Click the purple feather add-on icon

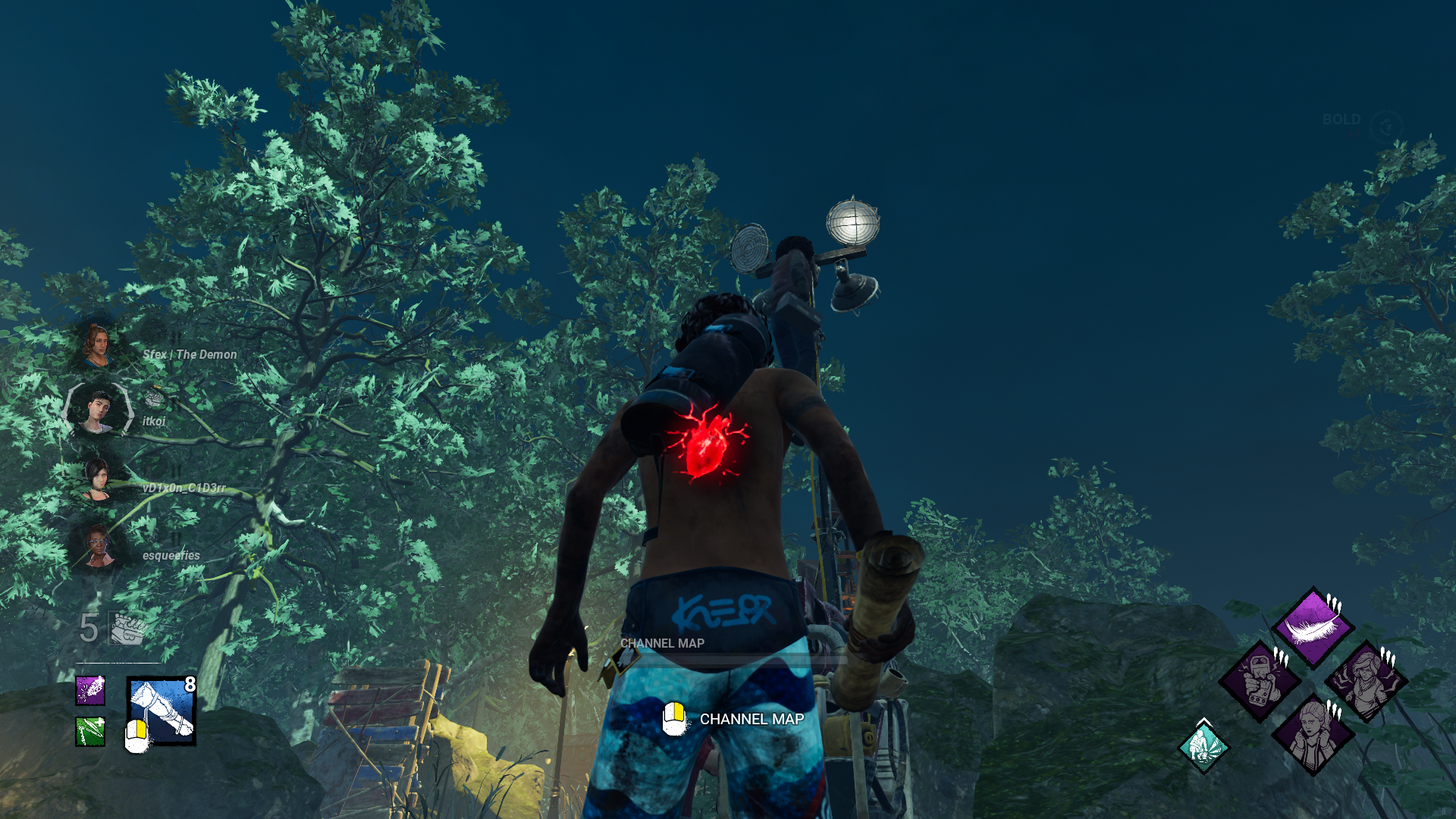[90, 691]
